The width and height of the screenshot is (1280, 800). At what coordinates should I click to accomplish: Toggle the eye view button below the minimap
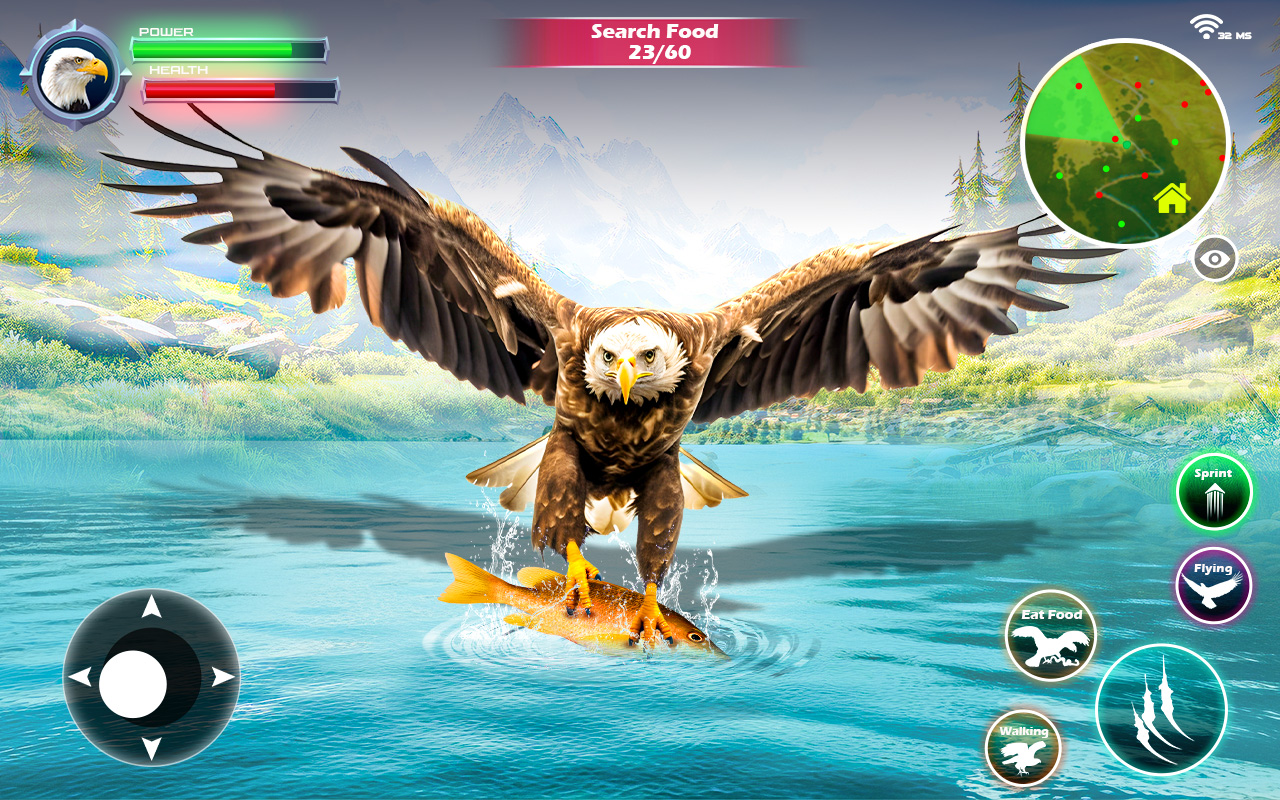click(x=1213, y=260)
